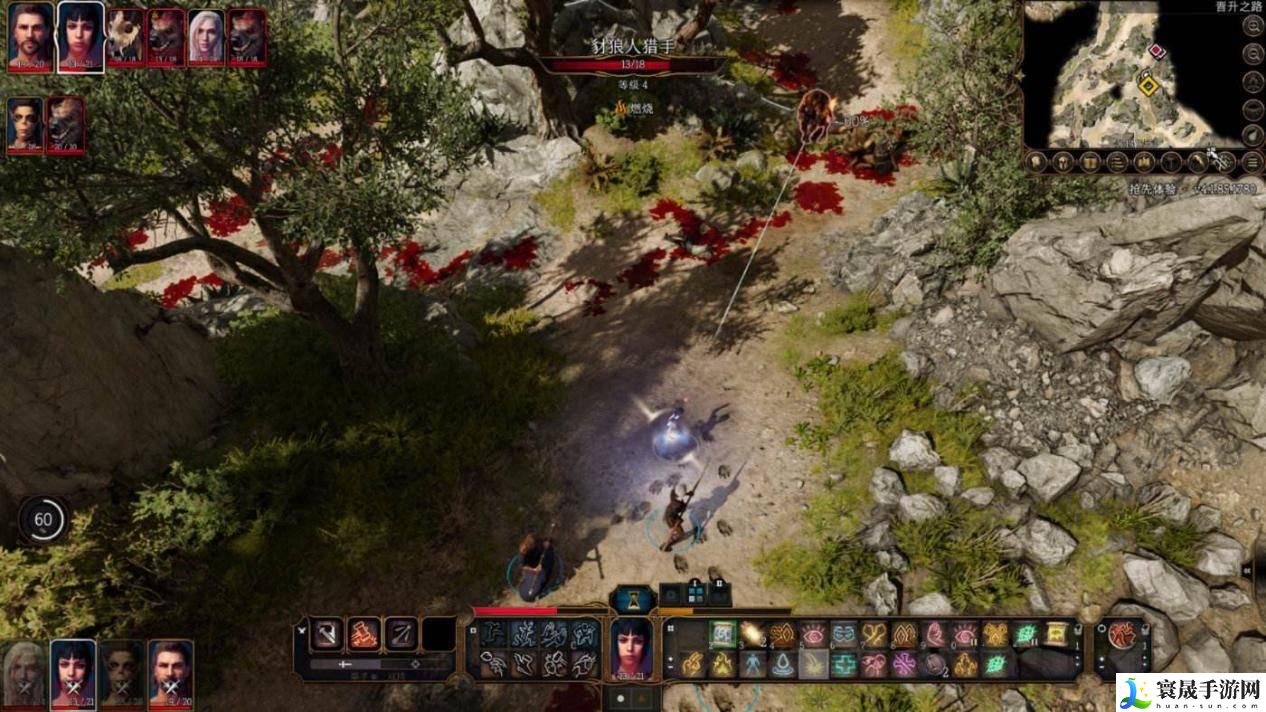The image size is (1266, 712).
Task: Click the yellow diamond marker on minimap
Action: (1149, 88)
